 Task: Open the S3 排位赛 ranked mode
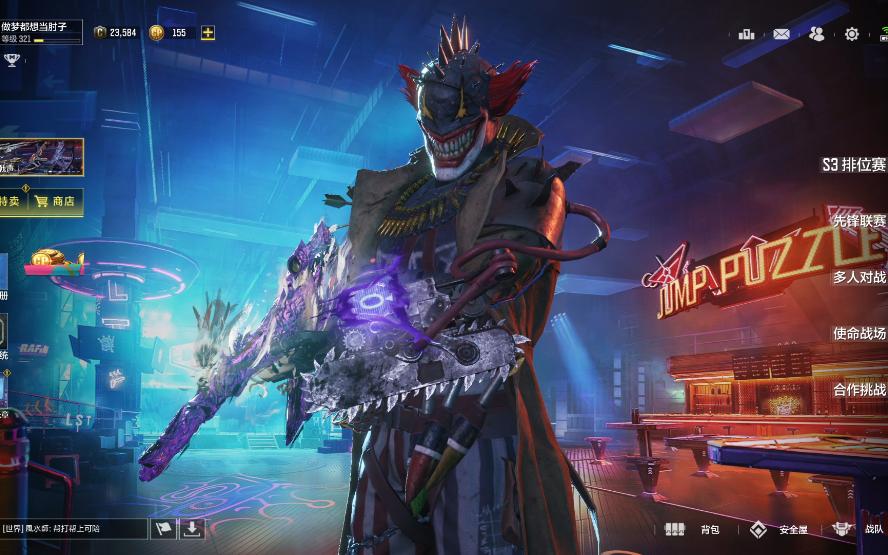pyautogui.click(x=853, y=165)
